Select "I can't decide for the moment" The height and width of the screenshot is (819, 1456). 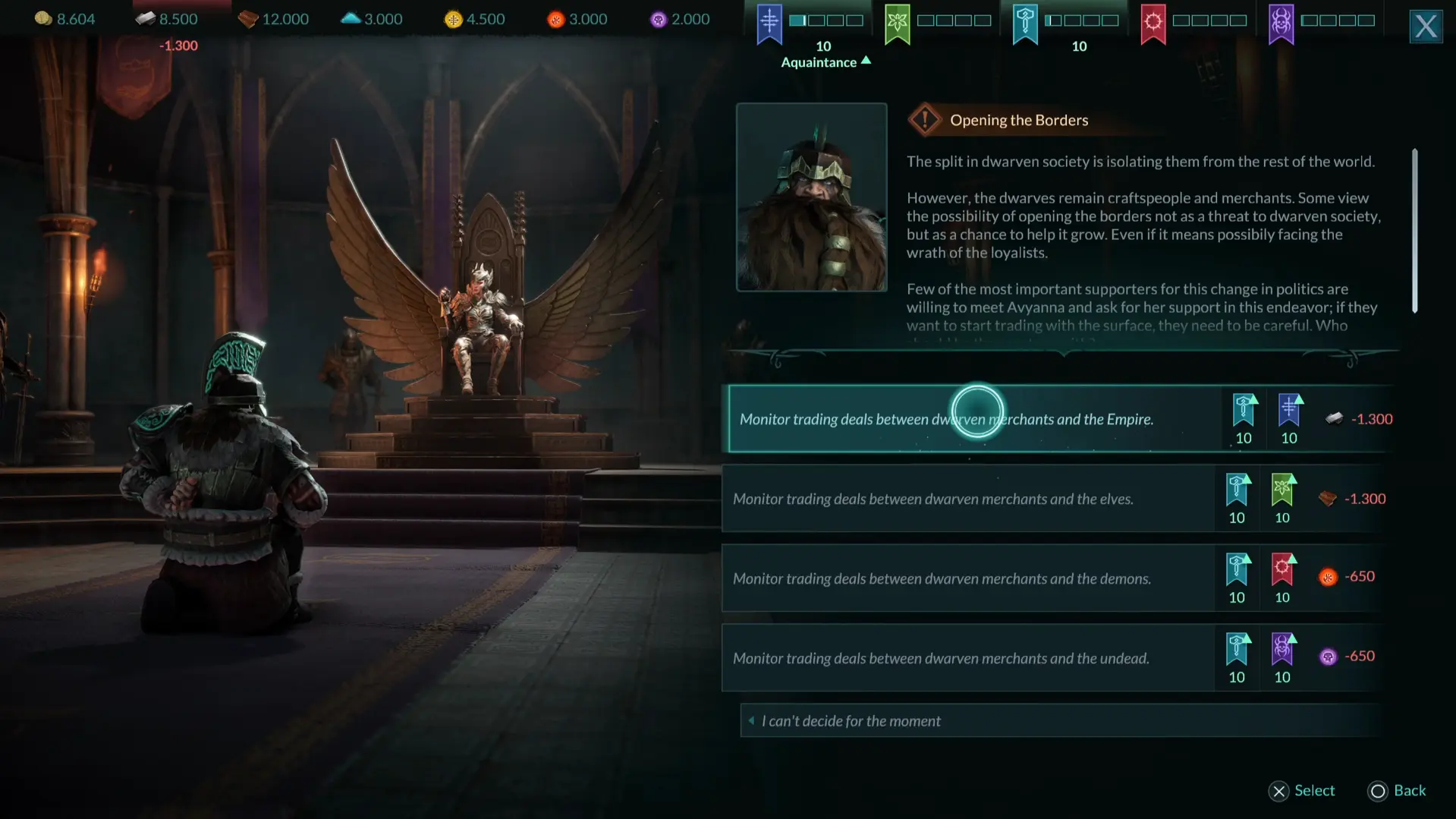pos(851,720)
